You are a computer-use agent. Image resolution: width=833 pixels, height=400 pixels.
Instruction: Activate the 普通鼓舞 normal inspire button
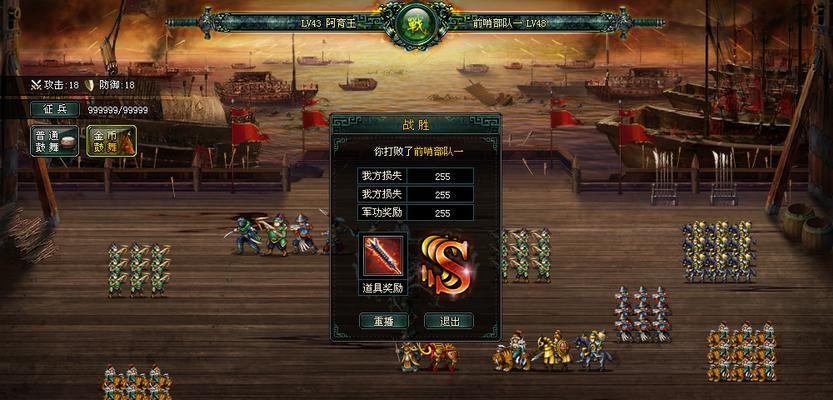tap(55, 141)
